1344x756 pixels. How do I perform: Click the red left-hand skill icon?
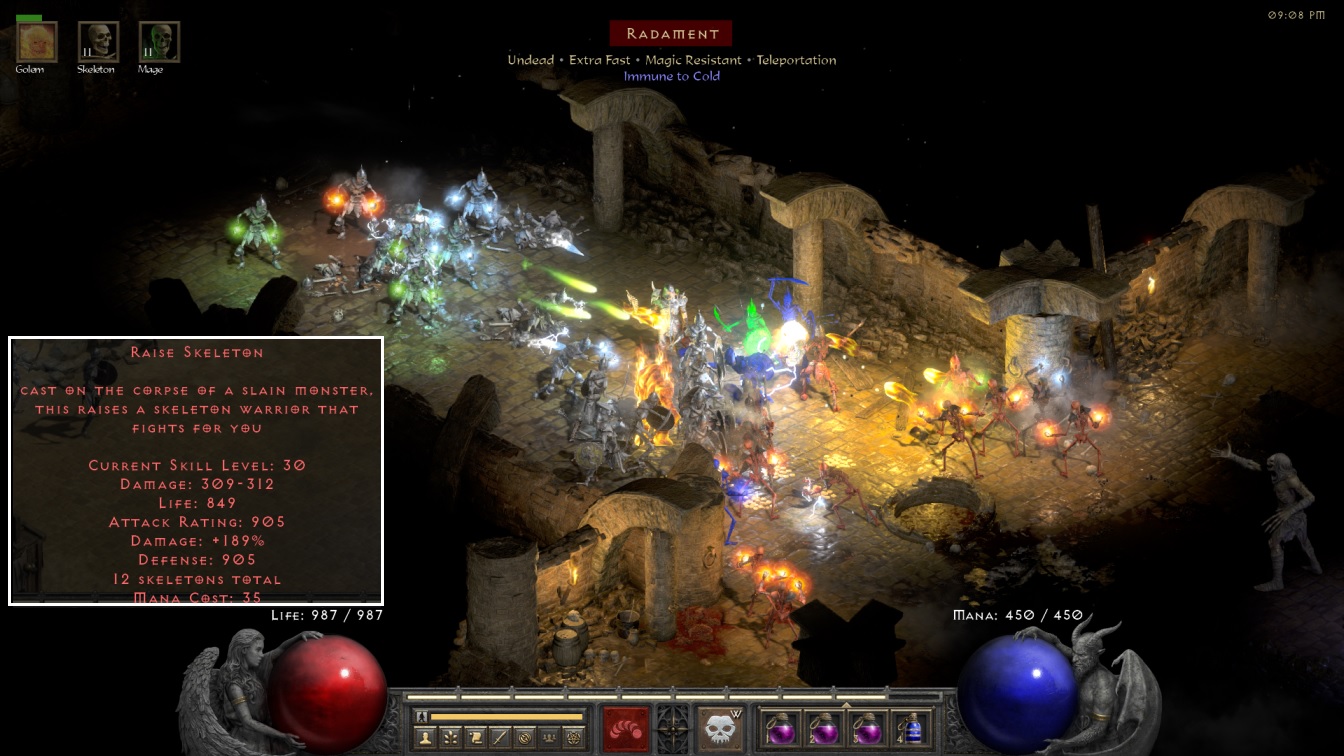pyautogui.click(x=626, y=728)
